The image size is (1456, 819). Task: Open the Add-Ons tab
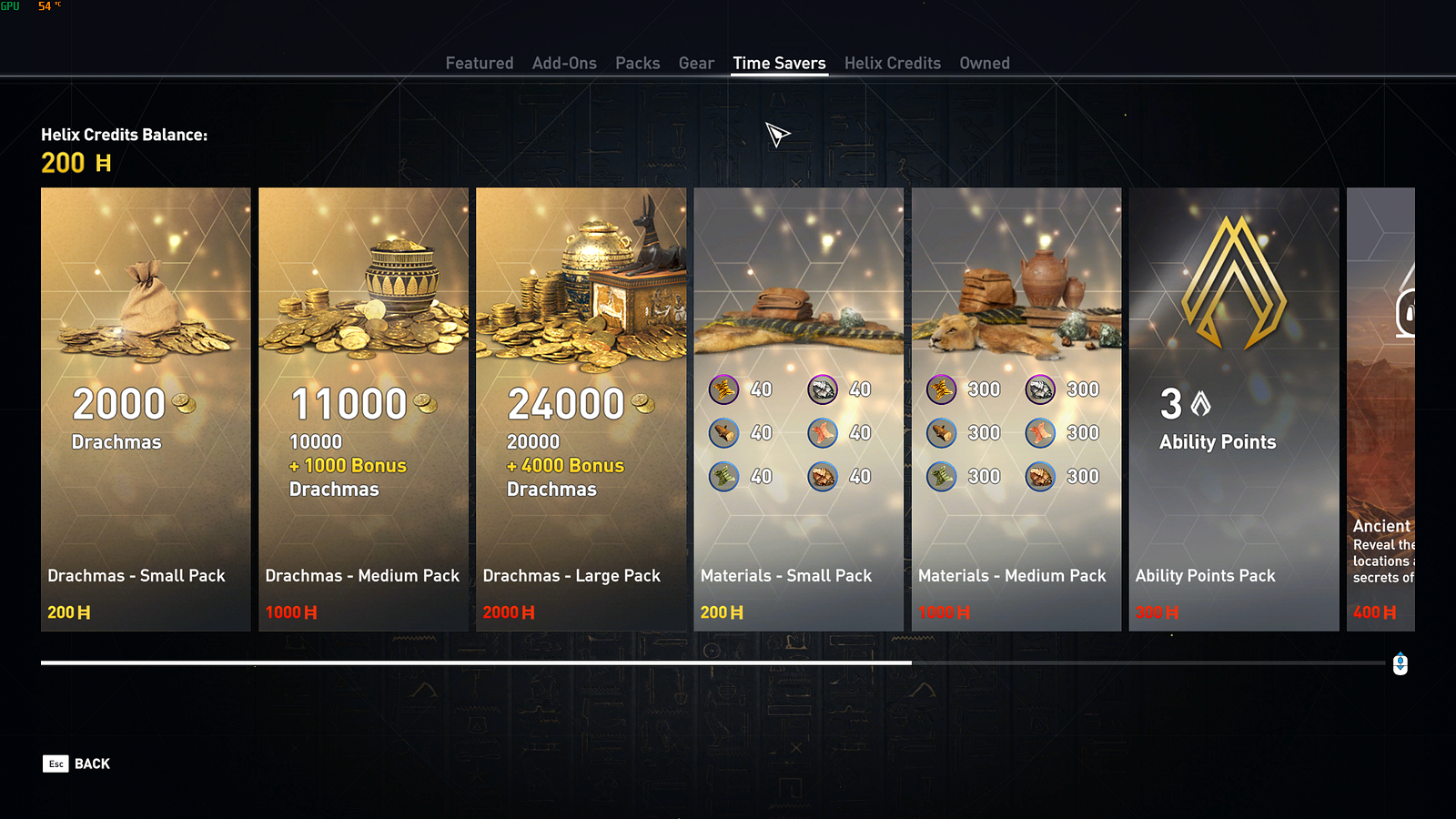564,63
